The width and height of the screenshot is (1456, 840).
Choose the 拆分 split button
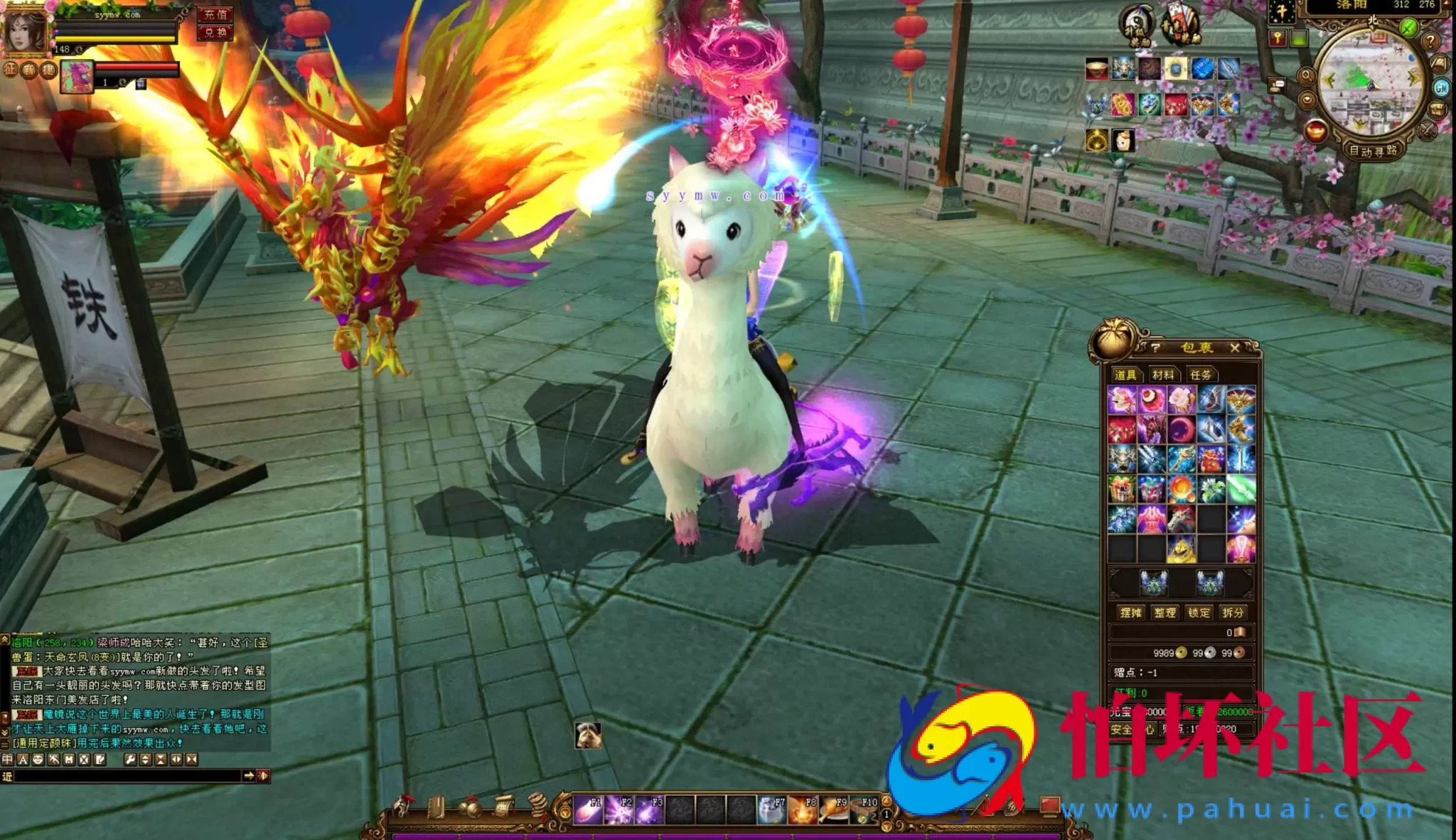[1233, 613]
